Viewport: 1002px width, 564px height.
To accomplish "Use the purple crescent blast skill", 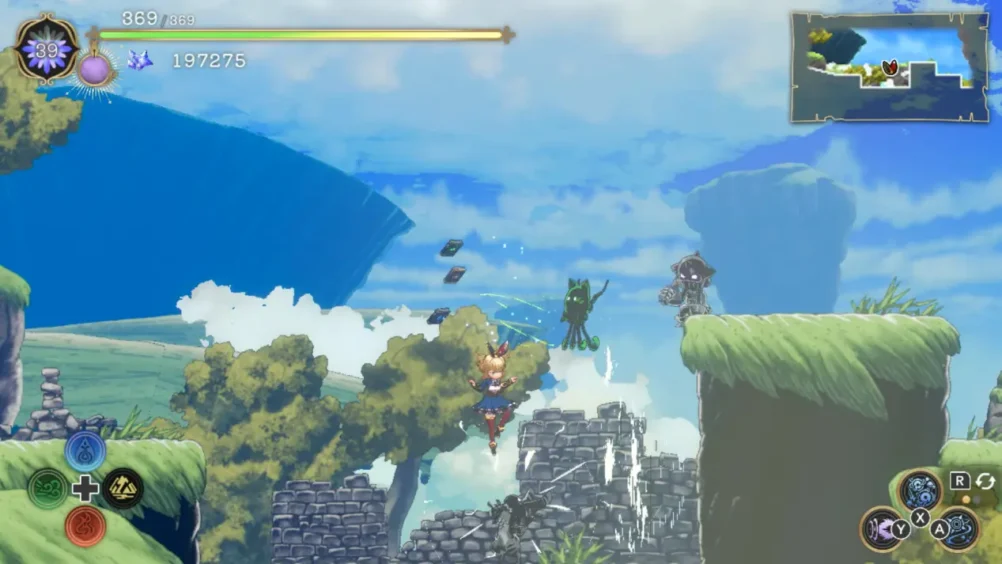I will click(x=881, y=527).
